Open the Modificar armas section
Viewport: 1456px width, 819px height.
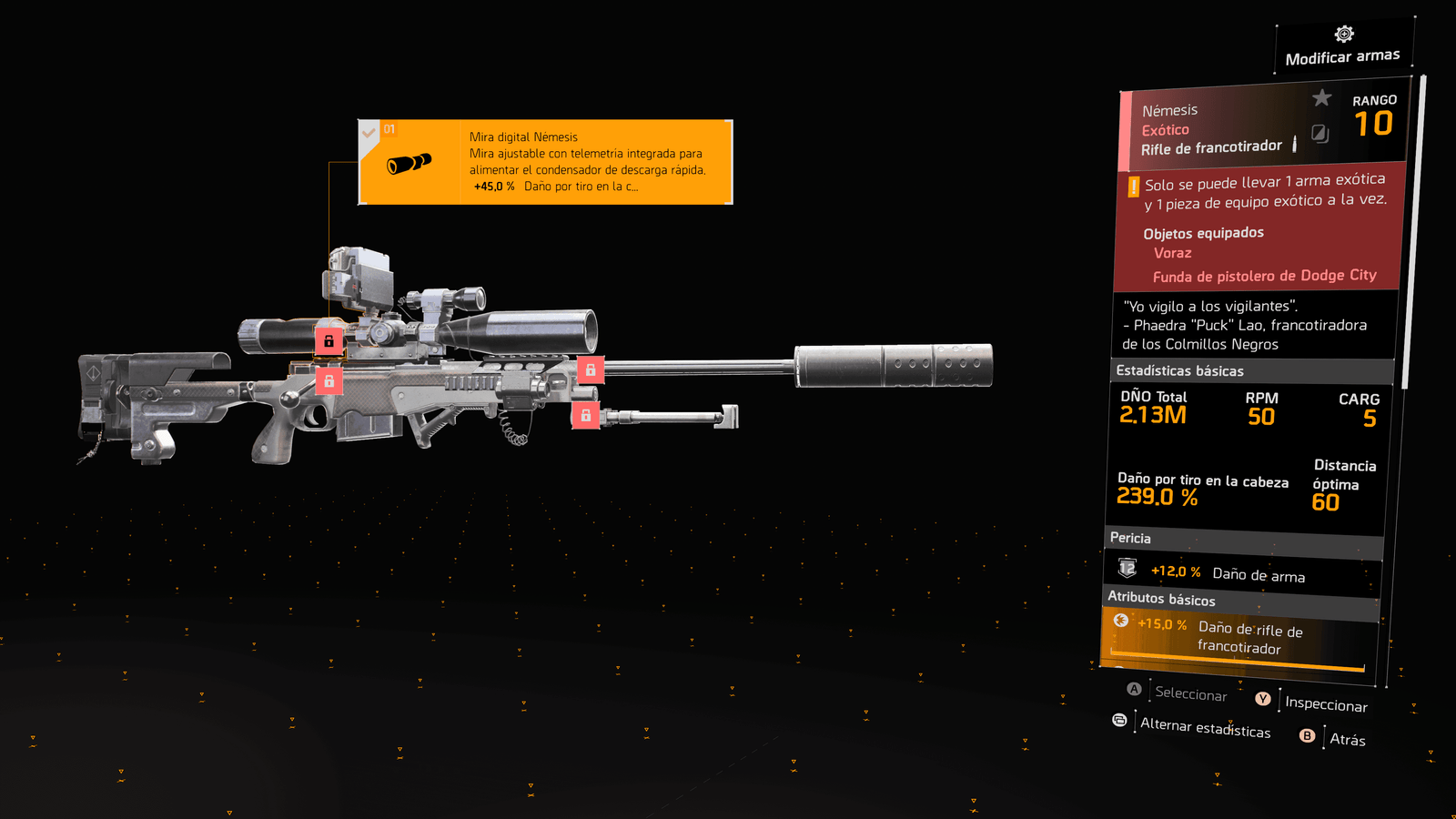coord(1343,47)
